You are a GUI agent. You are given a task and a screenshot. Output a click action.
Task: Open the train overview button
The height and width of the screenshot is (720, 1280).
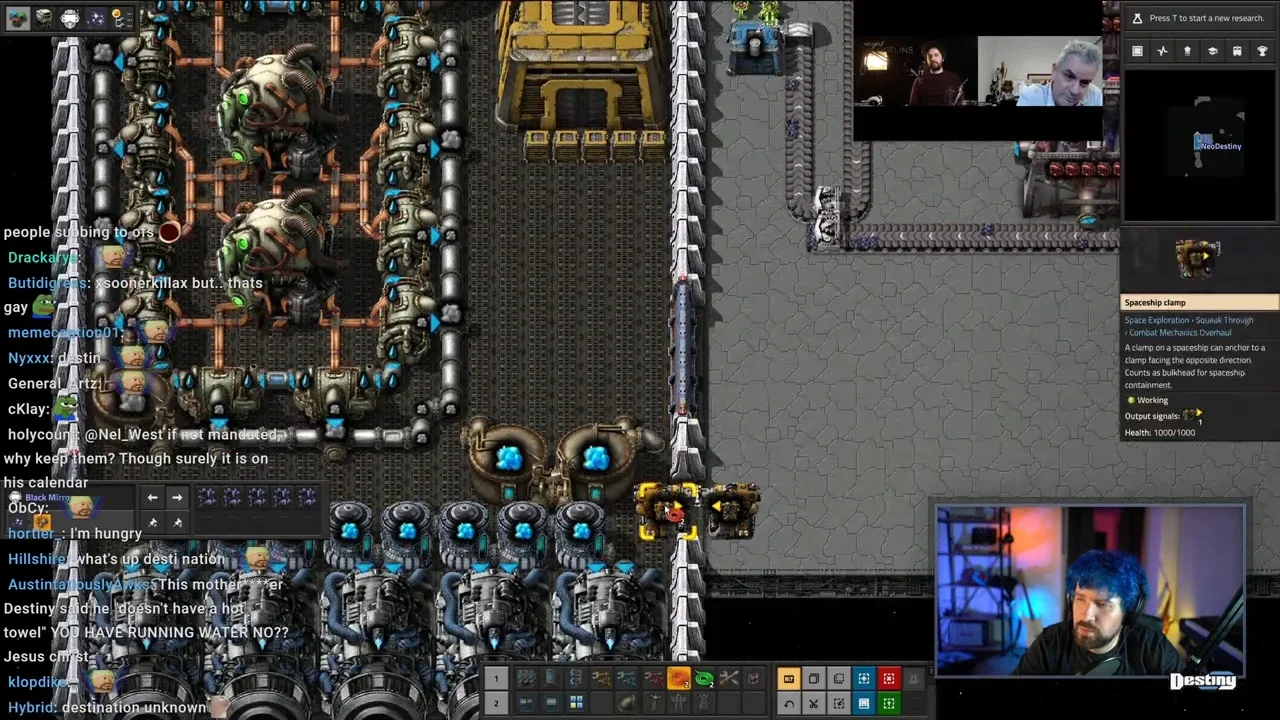pyautogui.click(x=1237, y=51)
